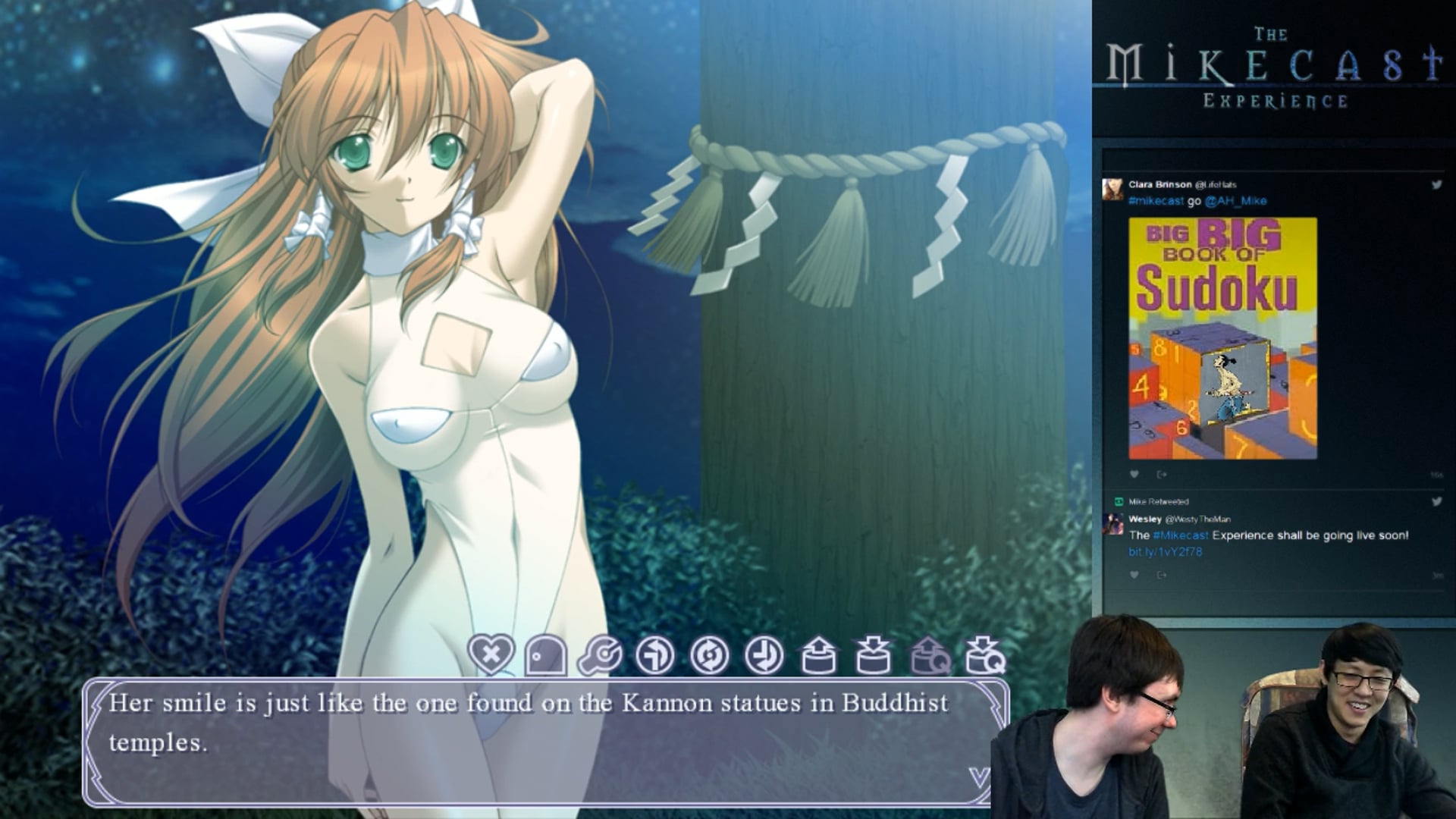Click the curved turn-arrow circle icon
This screenshot has width=1456, height=819.
654,655
